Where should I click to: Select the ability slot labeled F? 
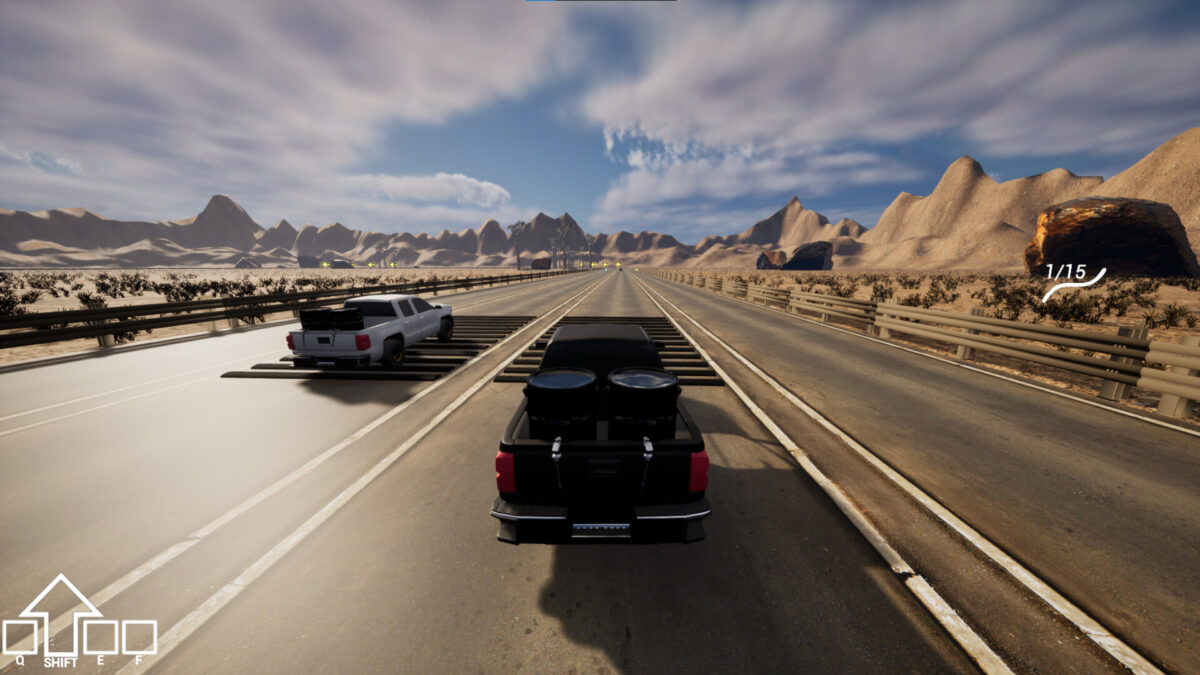(139, 637)
